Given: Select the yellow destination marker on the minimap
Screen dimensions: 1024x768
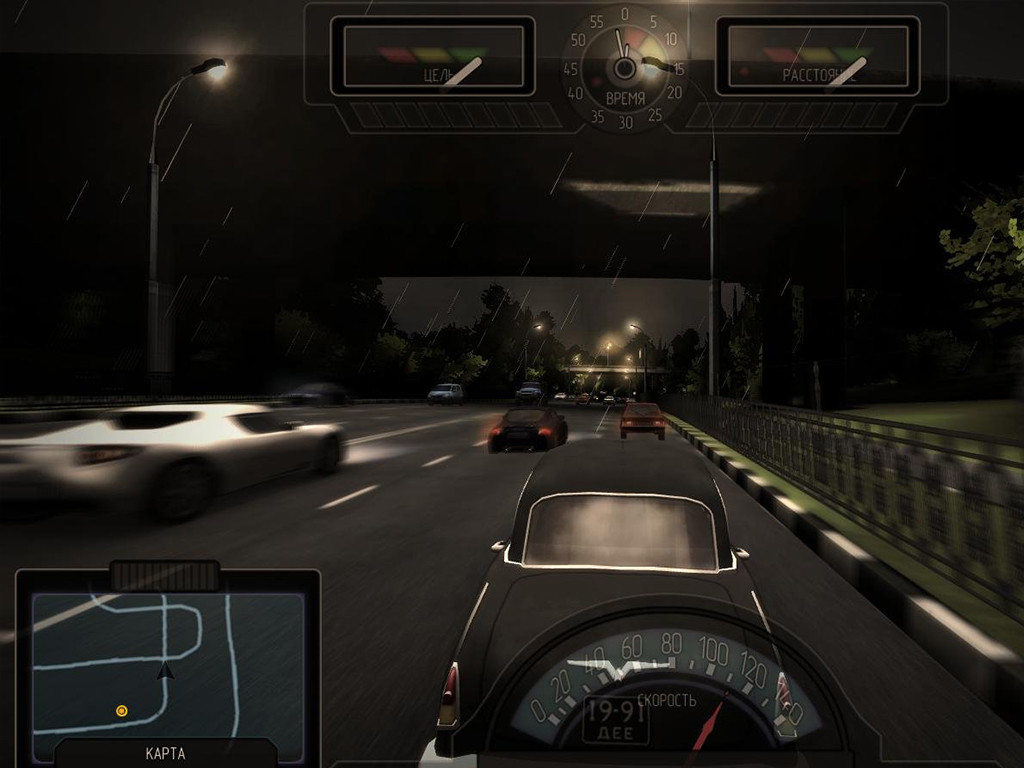Looking at the screenshot, I should (122, 711).
